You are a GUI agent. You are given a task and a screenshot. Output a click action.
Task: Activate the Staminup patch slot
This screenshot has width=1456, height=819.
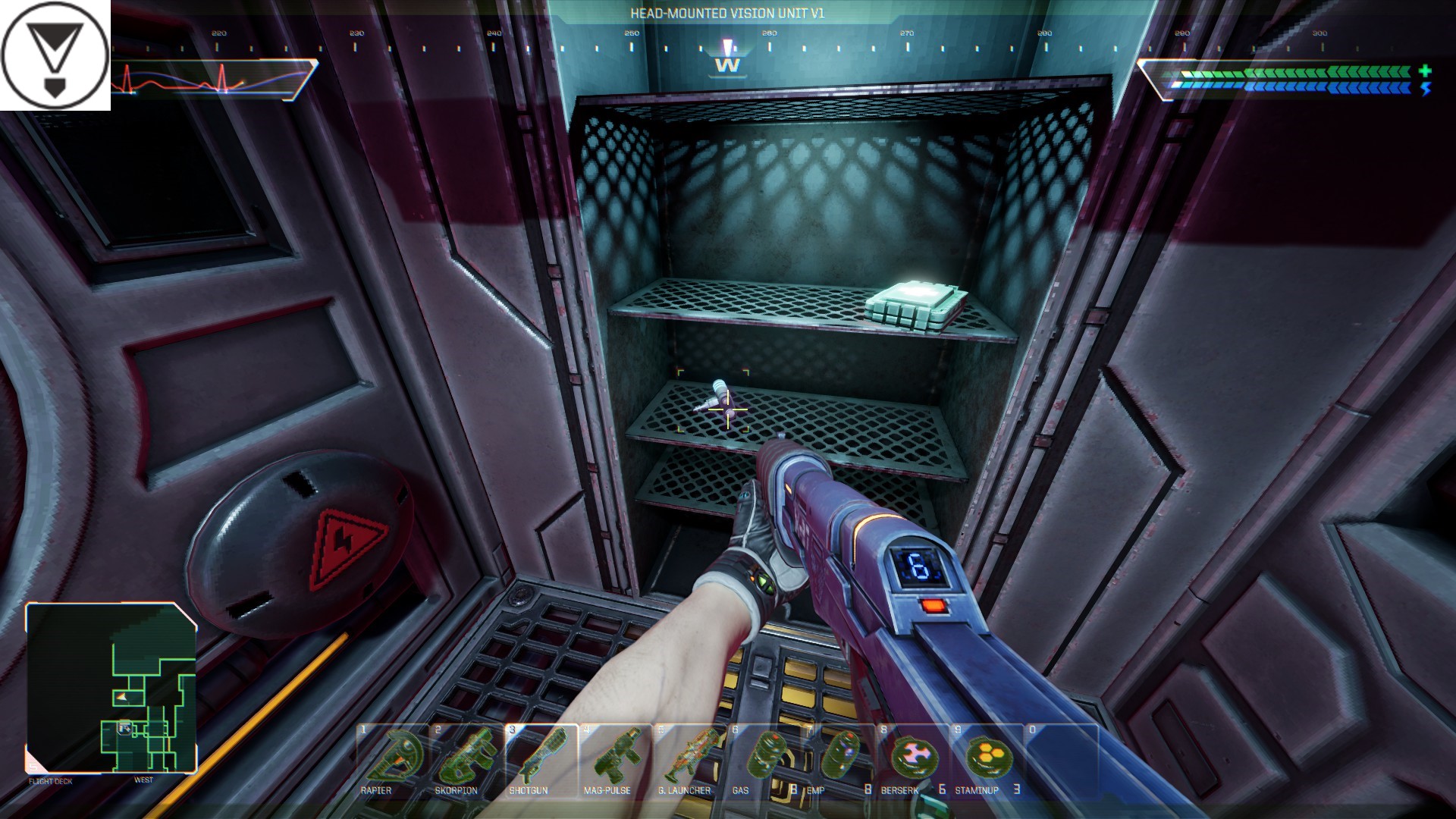tap(987, 759)
